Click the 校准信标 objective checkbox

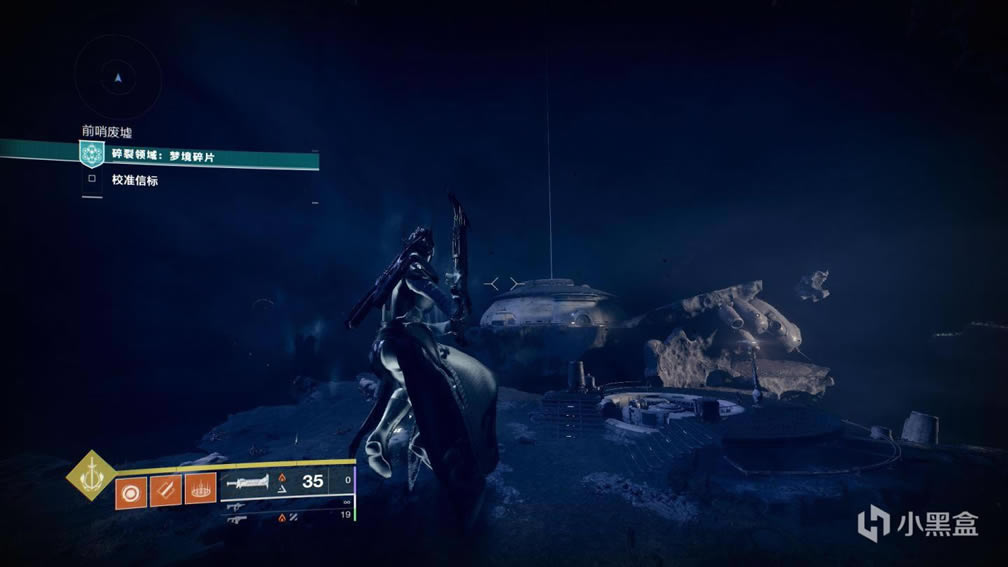92,180
